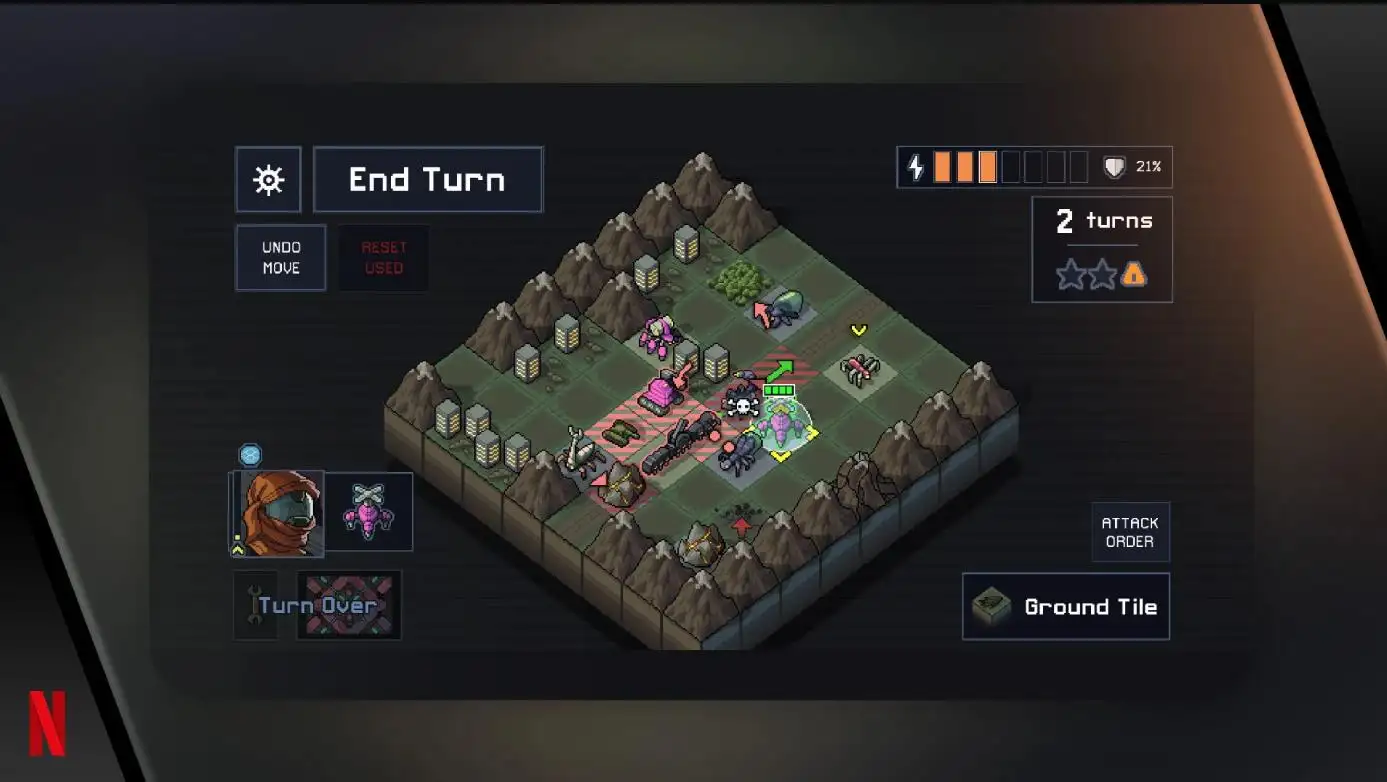Screen dimensions: 1387x782
Task: Click the End Turn button
Action: coord(428,180)
